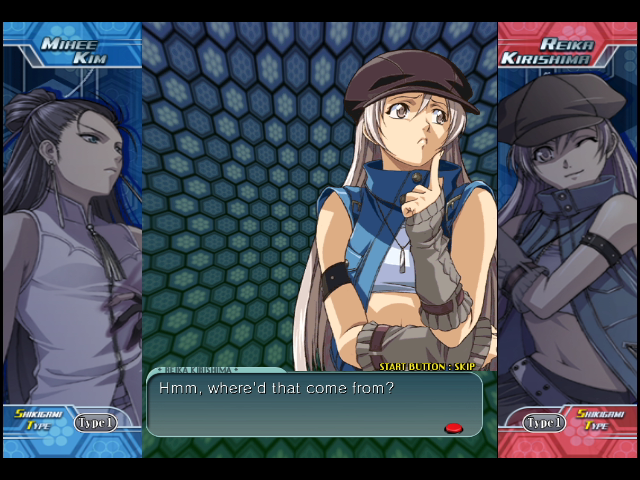Select Type 1 badge on Reika Kirishima's panel
The image size is (640, 480).
544,423
